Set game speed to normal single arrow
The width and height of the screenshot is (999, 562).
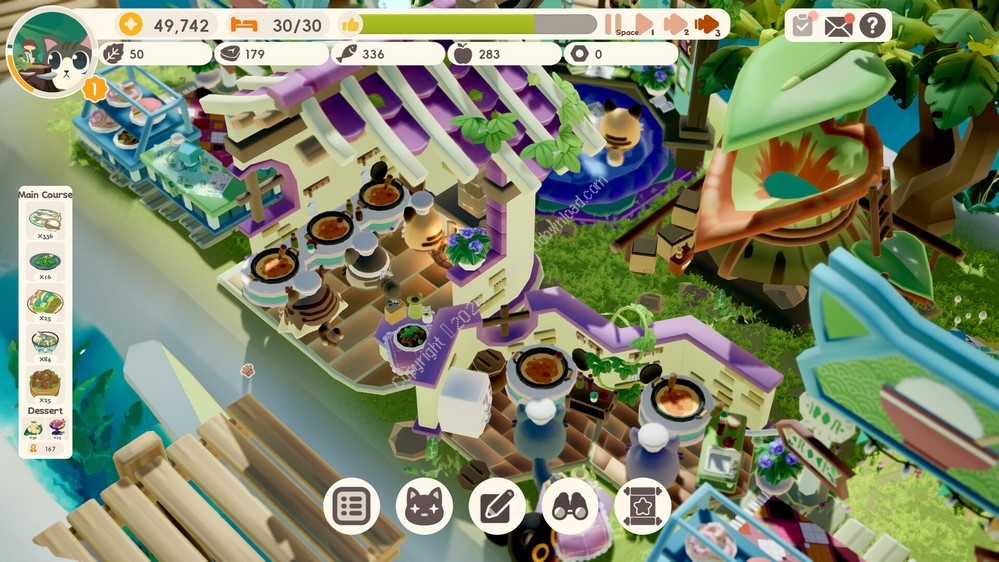[644, 24]
